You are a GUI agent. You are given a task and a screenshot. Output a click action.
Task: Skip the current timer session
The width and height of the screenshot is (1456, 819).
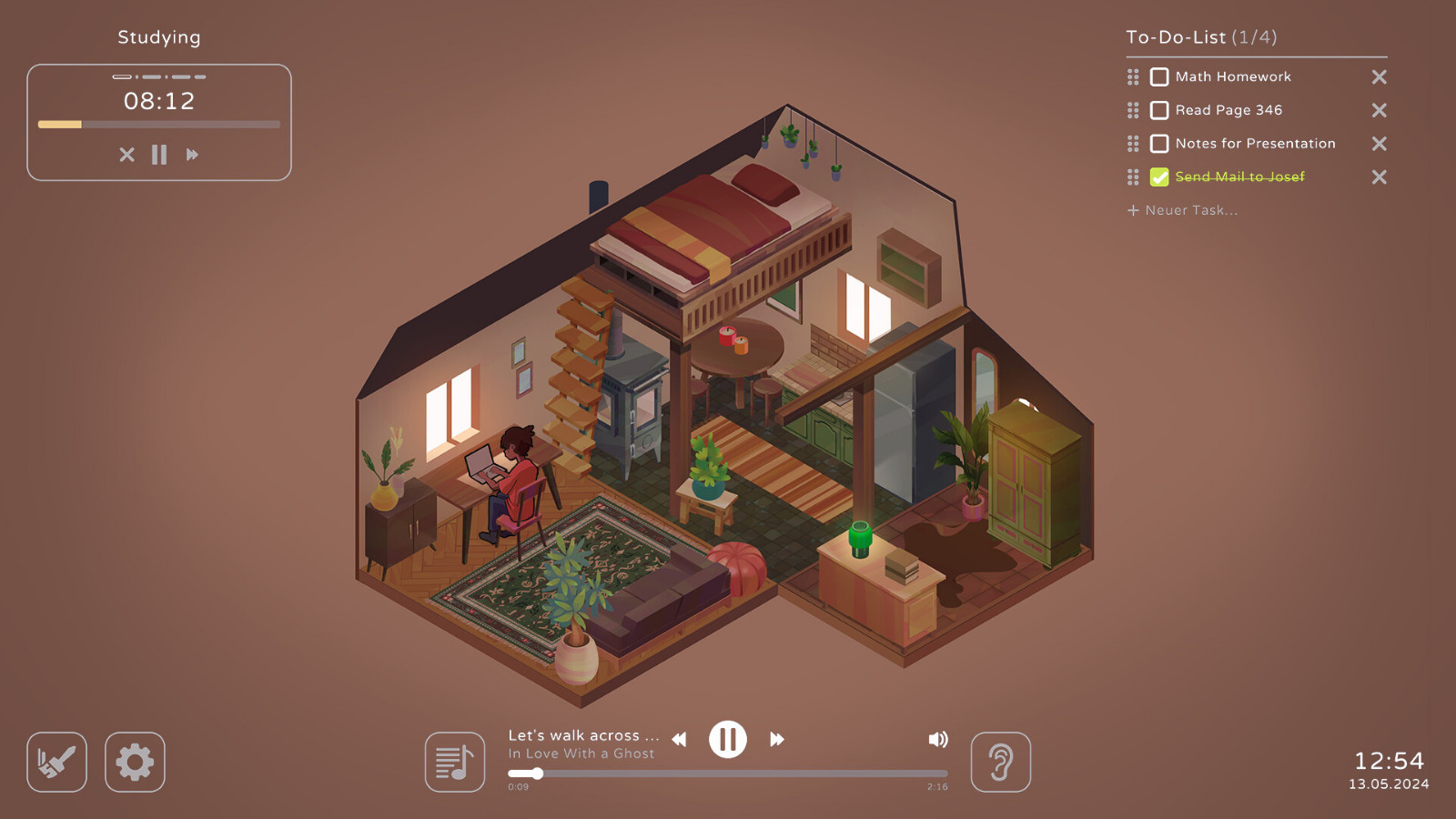point(192,155)
